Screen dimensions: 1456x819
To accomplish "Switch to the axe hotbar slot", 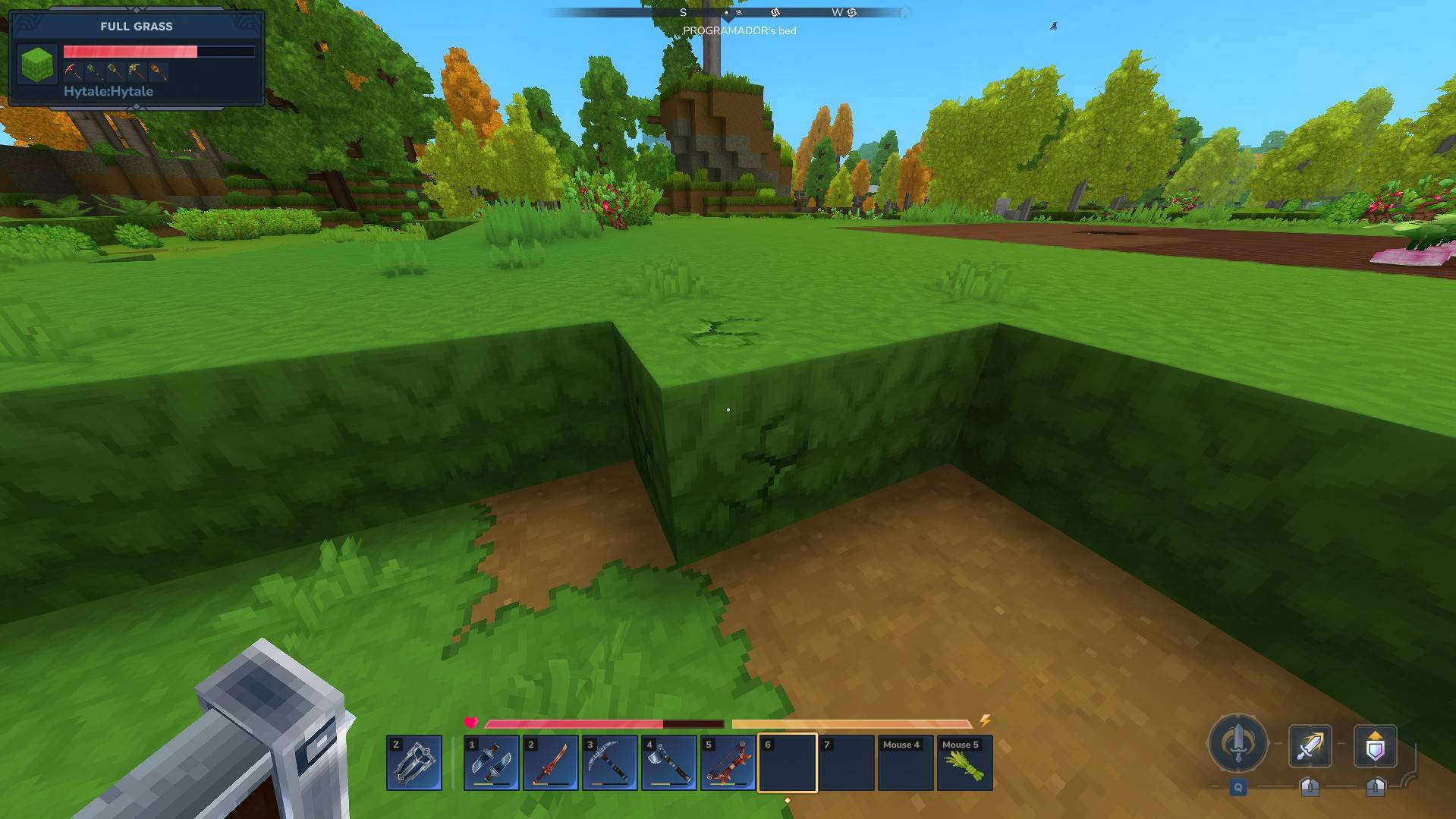I will [x=669, y=763].
